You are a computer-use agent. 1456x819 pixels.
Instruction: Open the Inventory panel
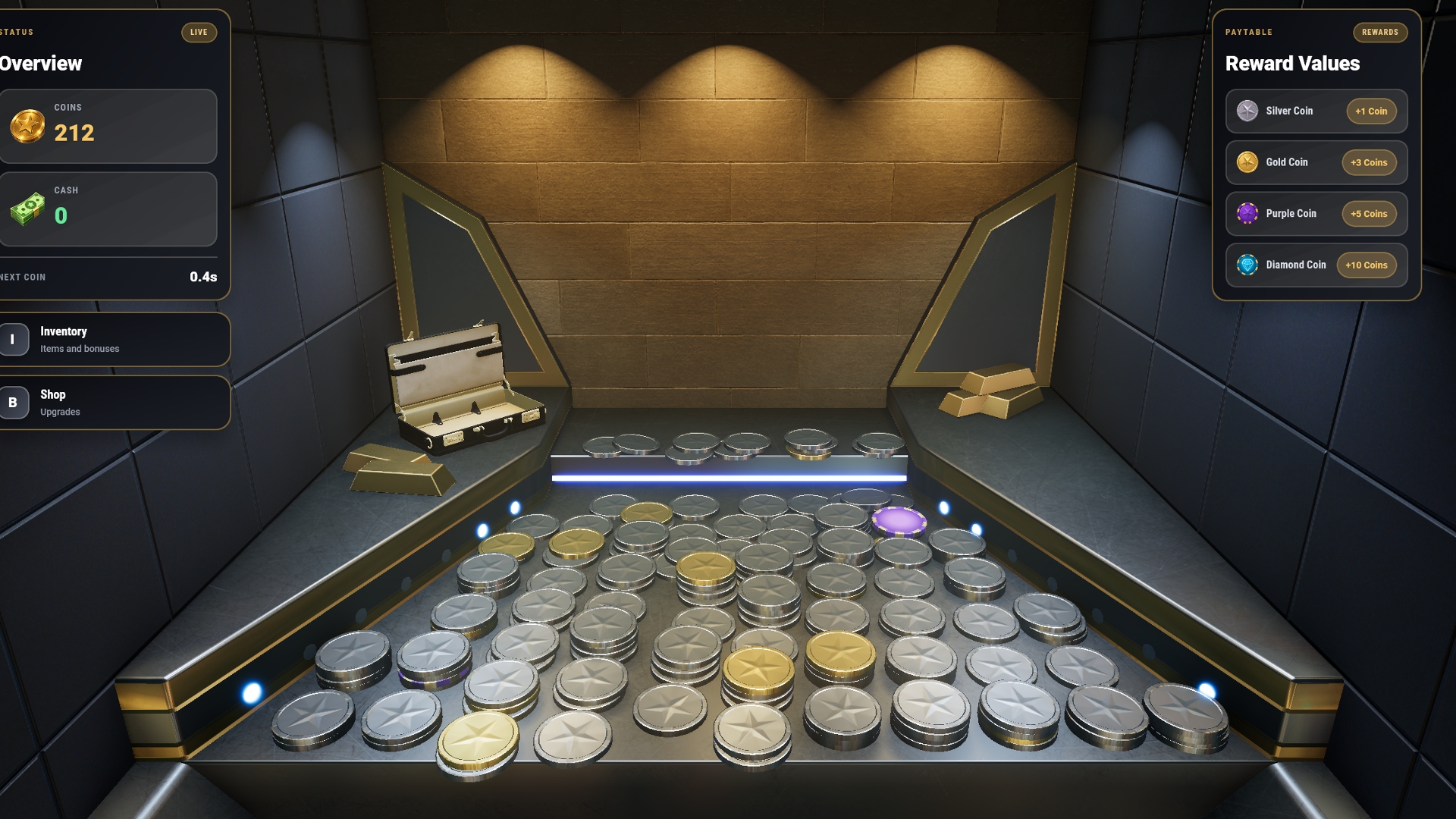point(114,340)
